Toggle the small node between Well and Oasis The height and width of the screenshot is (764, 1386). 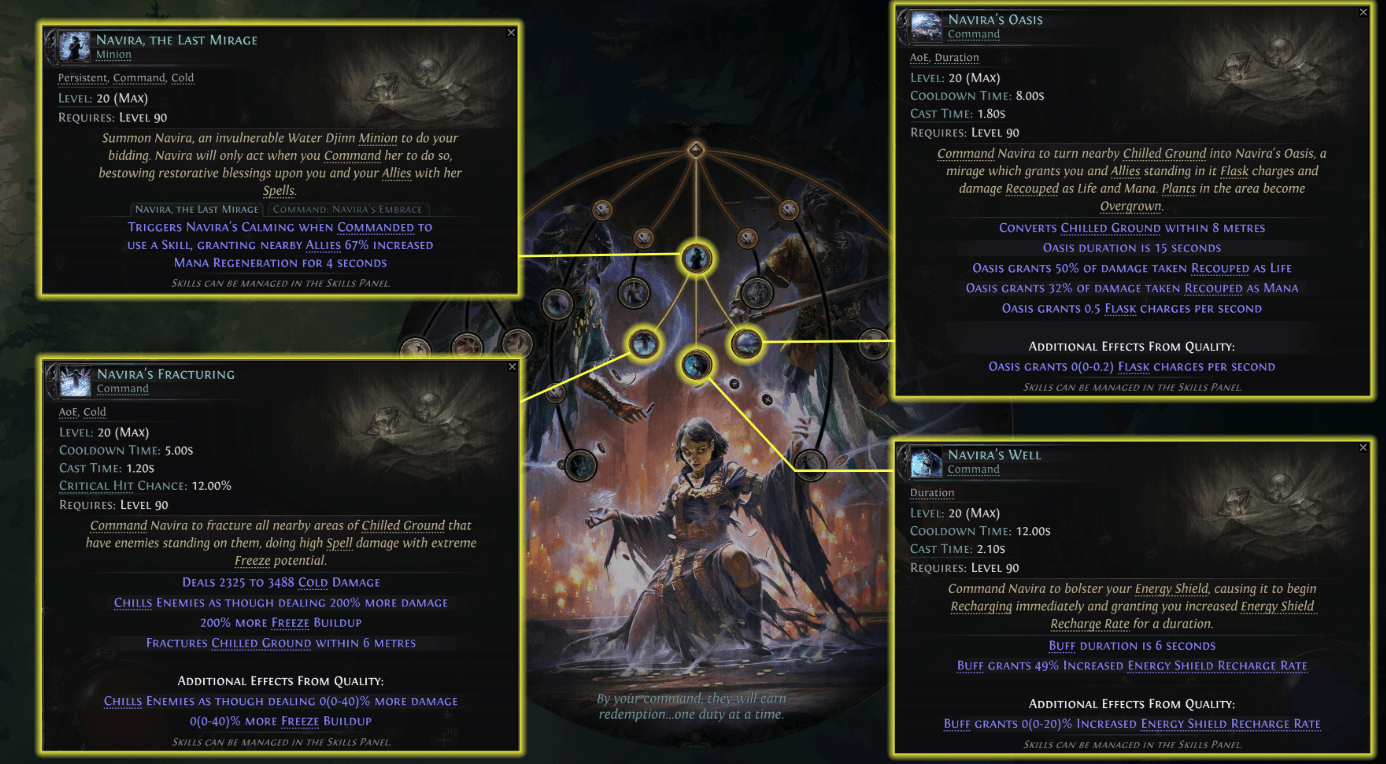coord(733,385)
